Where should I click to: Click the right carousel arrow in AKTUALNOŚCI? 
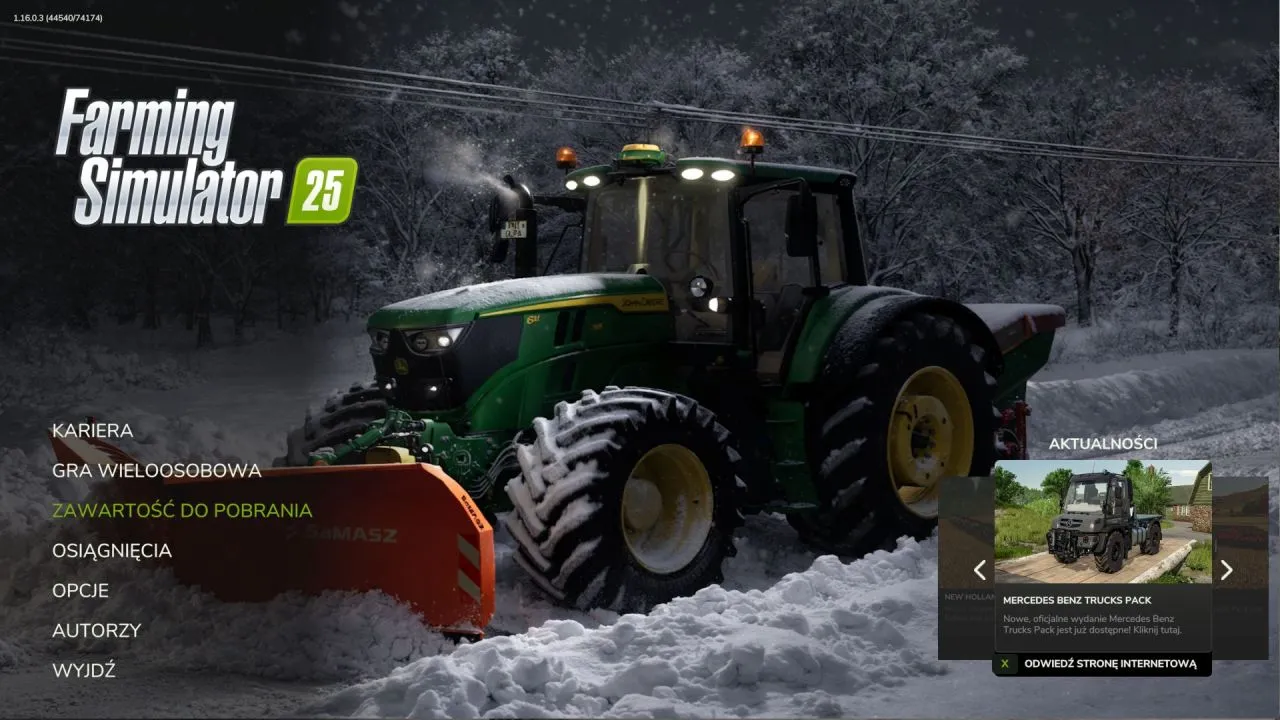pyautogui.click(x=1226, y=570)
